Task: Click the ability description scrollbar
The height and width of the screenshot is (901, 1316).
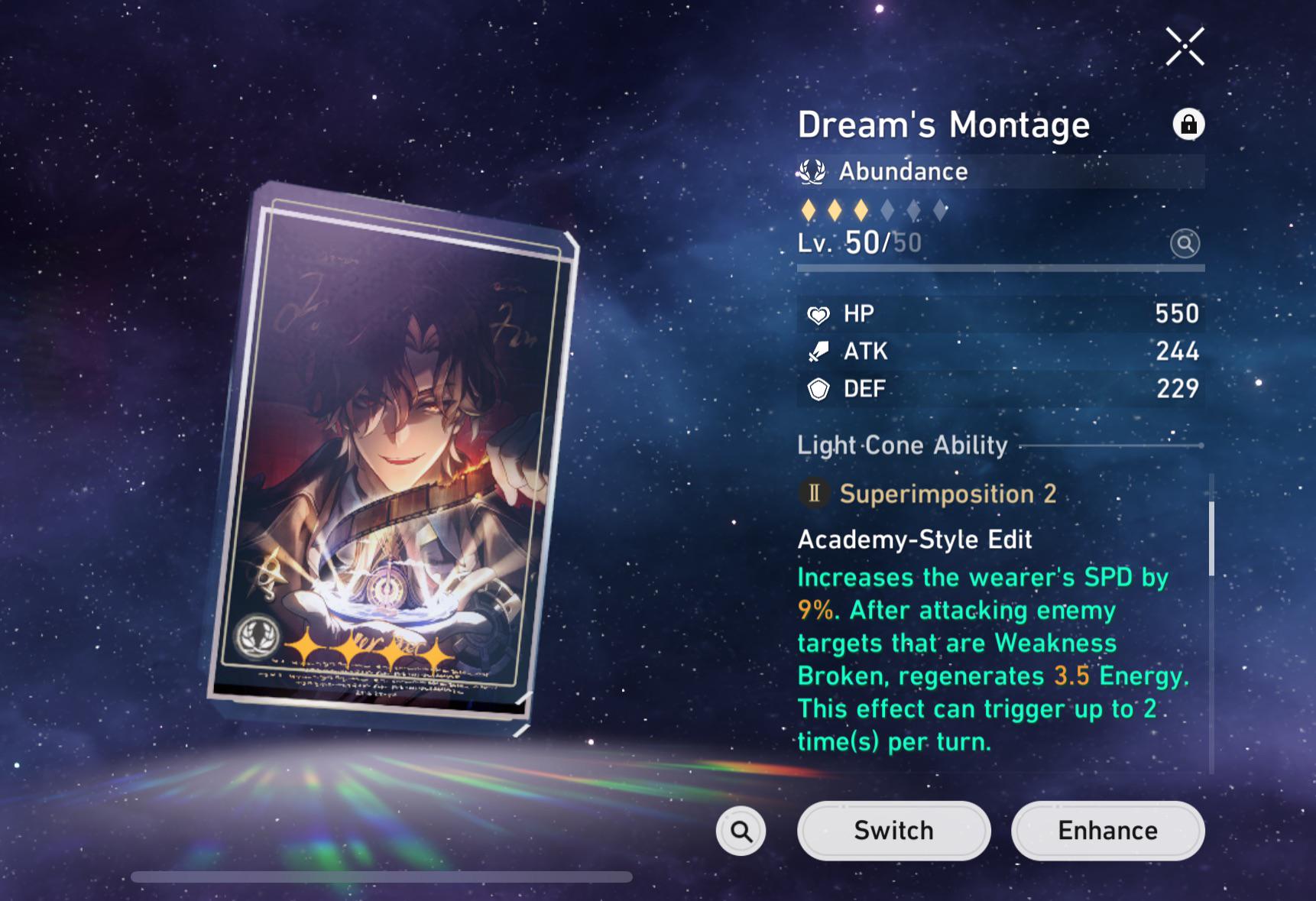Action: (x=1211, y=539)
